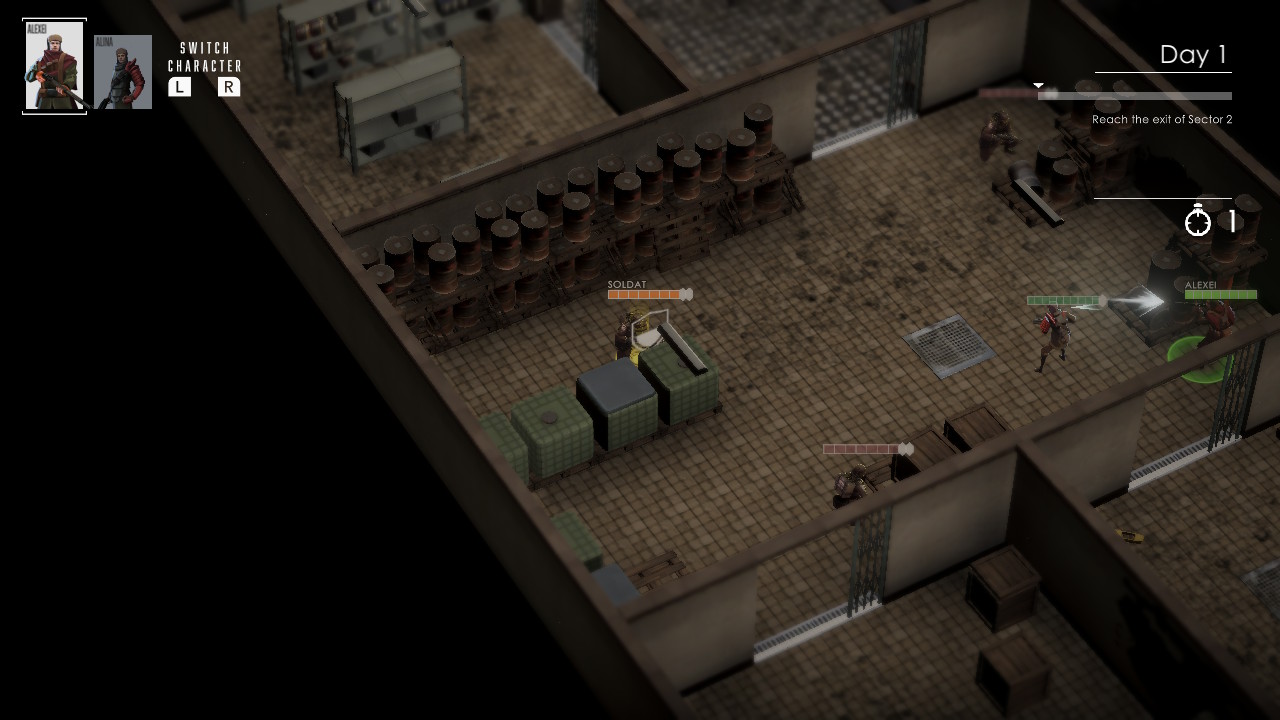Screen dimensions: 1280x720
Task: Click the day progress bar
Action: 1135,96
